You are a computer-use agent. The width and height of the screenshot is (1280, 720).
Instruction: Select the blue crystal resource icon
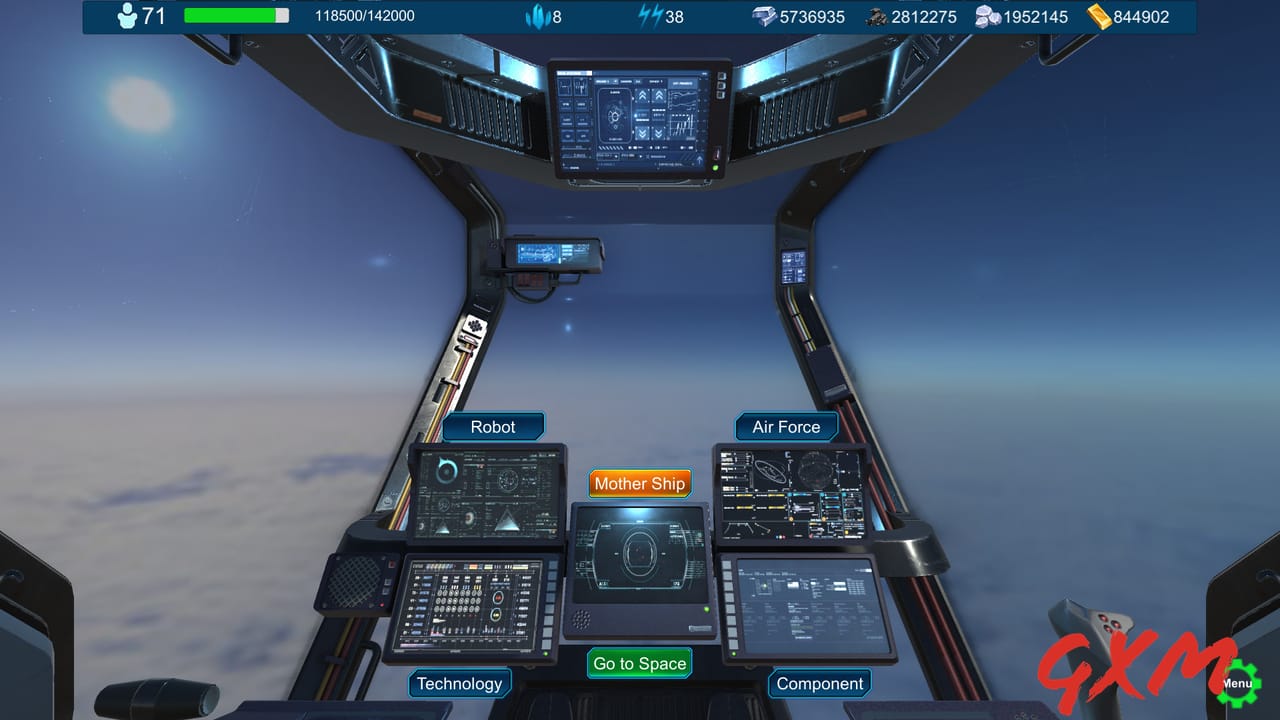click(540, 16)
